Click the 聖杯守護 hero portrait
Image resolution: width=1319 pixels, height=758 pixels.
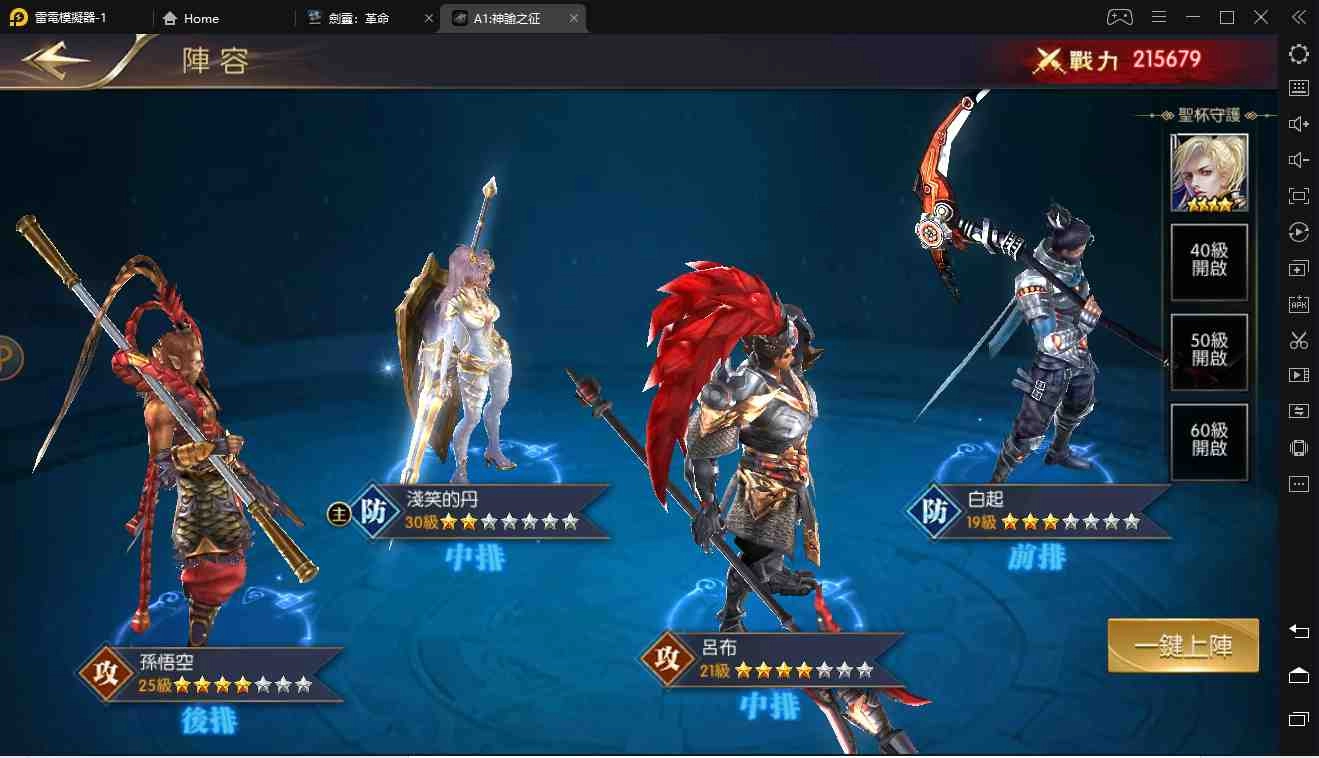1208,172
